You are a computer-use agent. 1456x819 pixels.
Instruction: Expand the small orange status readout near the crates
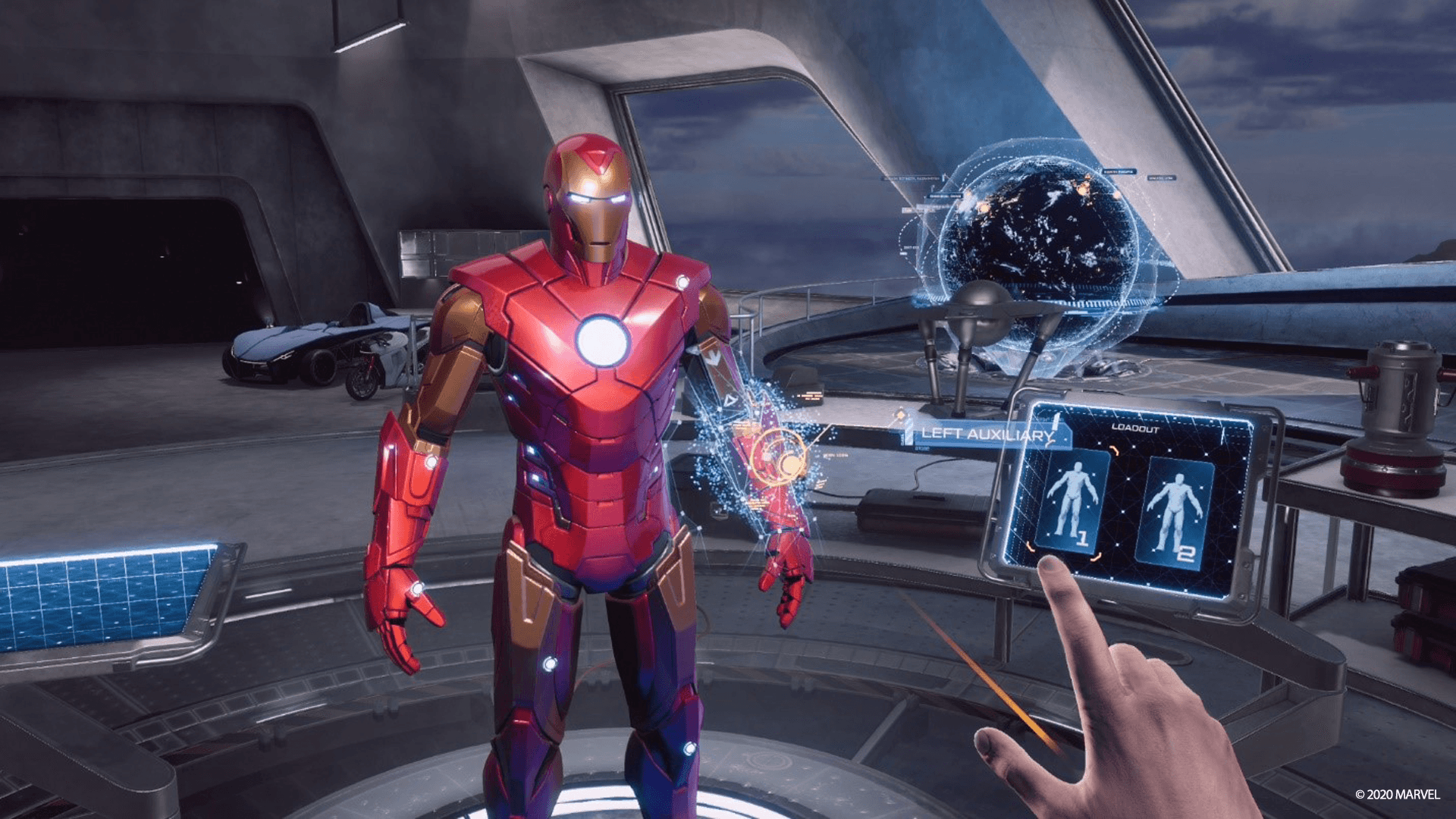(811, 395)
